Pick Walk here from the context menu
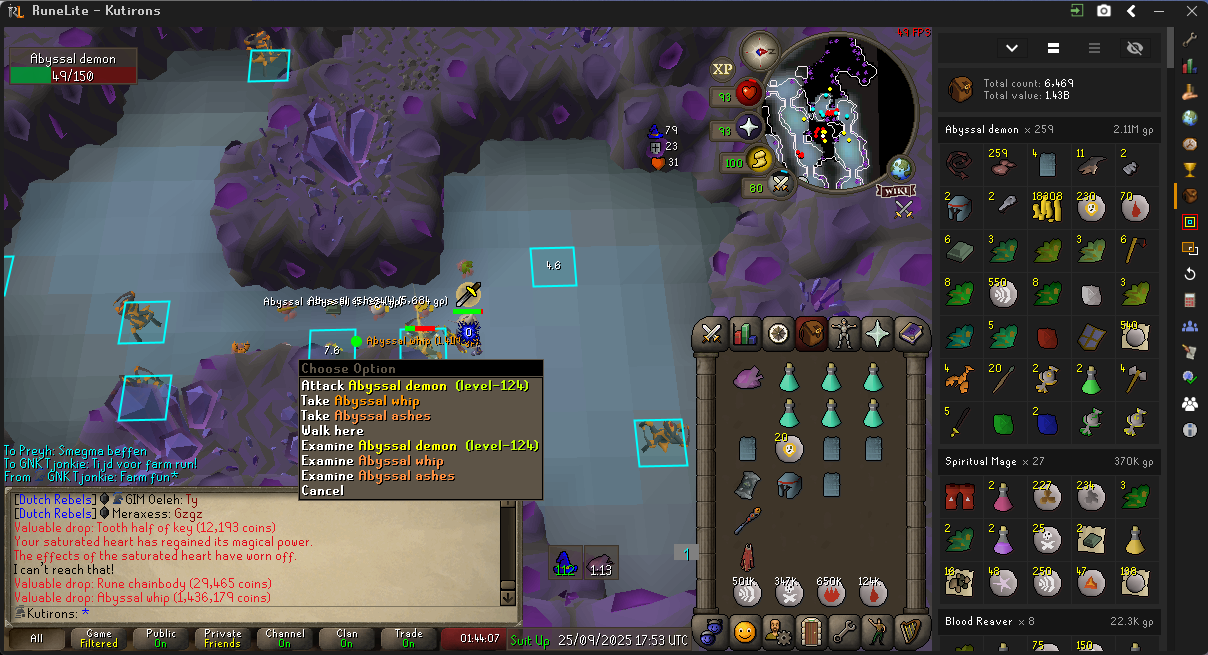Screen dimensions: 1208x655 click(x=332, y=431)
